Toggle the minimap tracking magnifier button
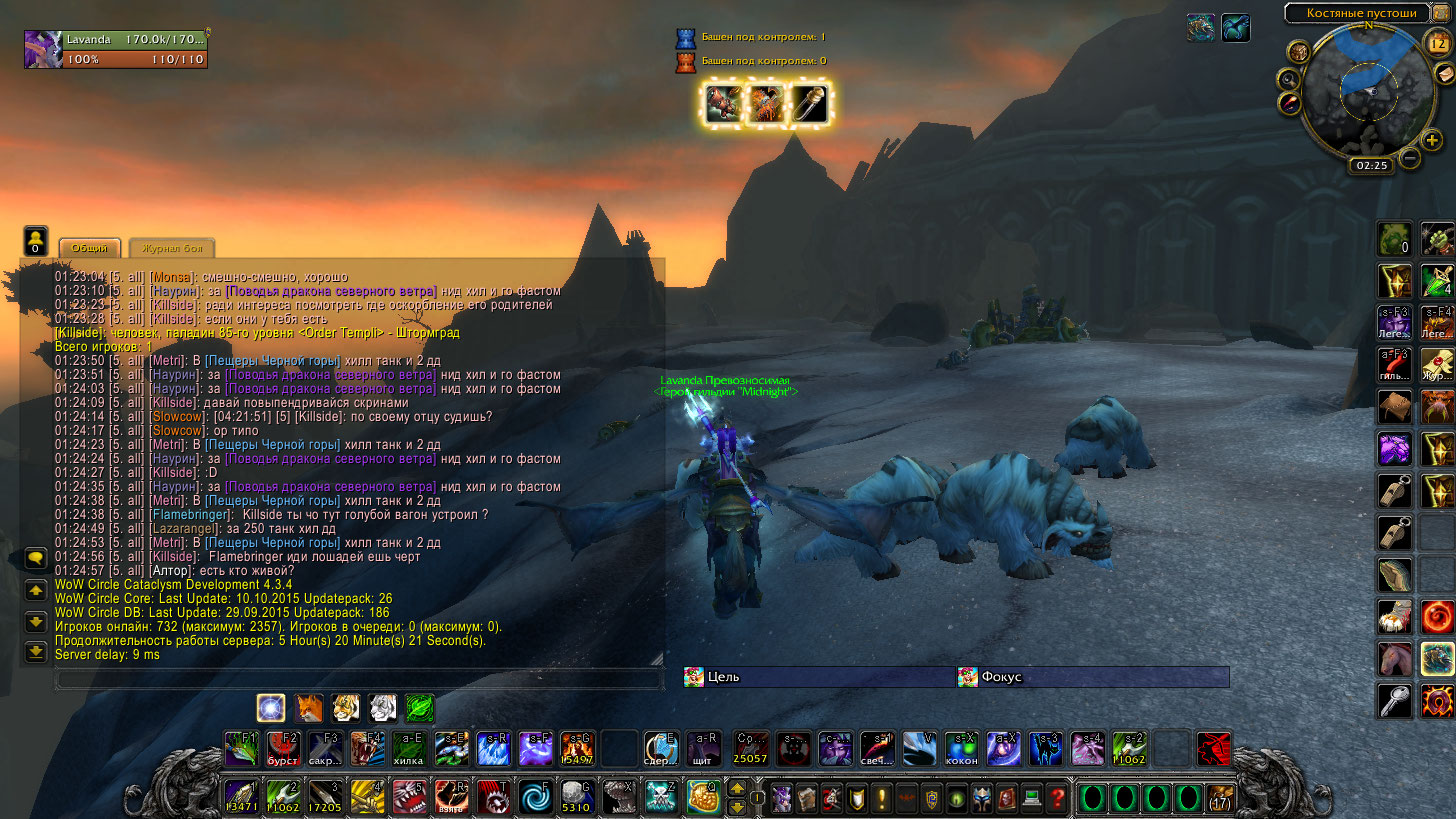 (1289, 79)
